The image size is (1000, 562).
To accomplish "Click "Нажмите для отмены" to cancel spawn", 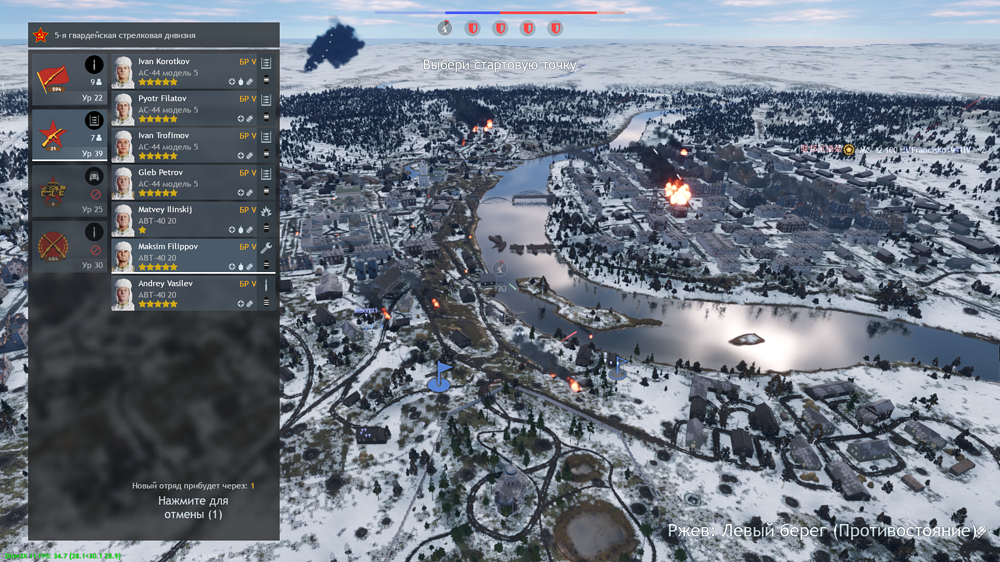I will point(192,507).
